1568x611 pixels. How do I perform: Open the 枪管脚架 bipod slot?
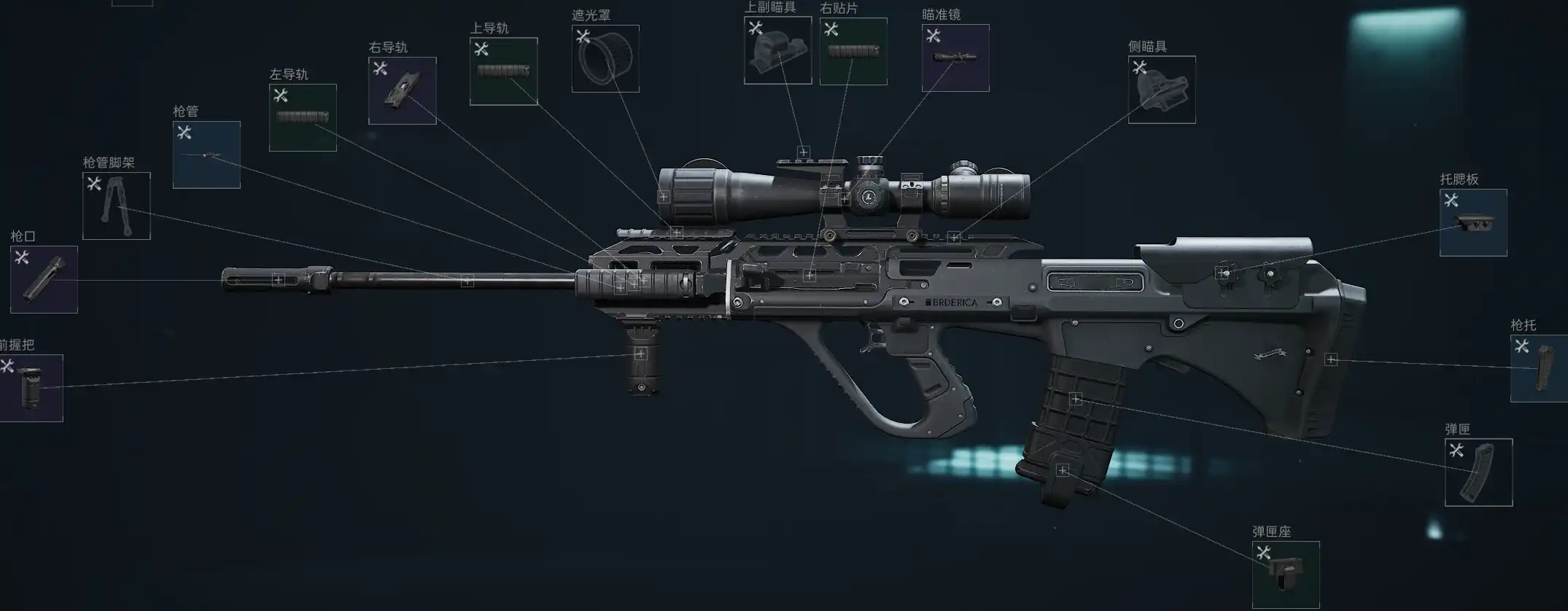click(x=117, y=206)
